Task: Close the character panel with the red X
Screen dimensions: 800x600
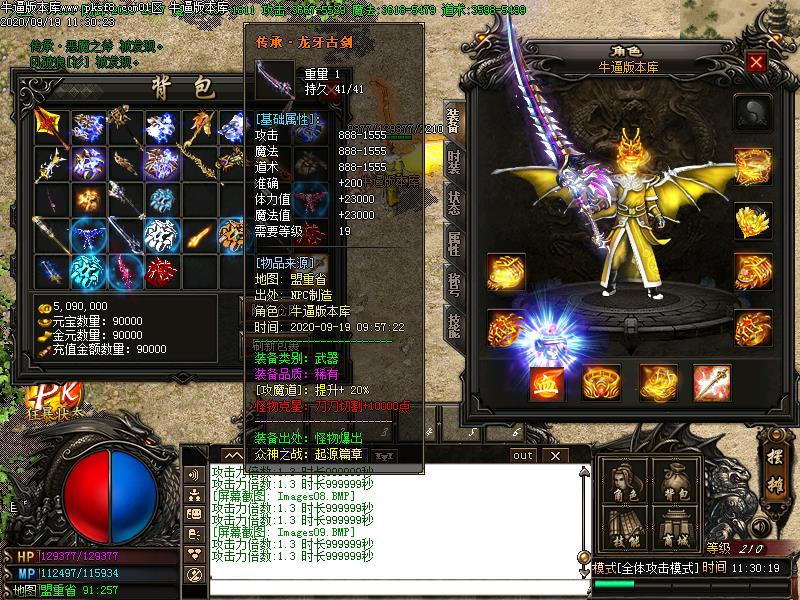Action: tap(756, 63)
